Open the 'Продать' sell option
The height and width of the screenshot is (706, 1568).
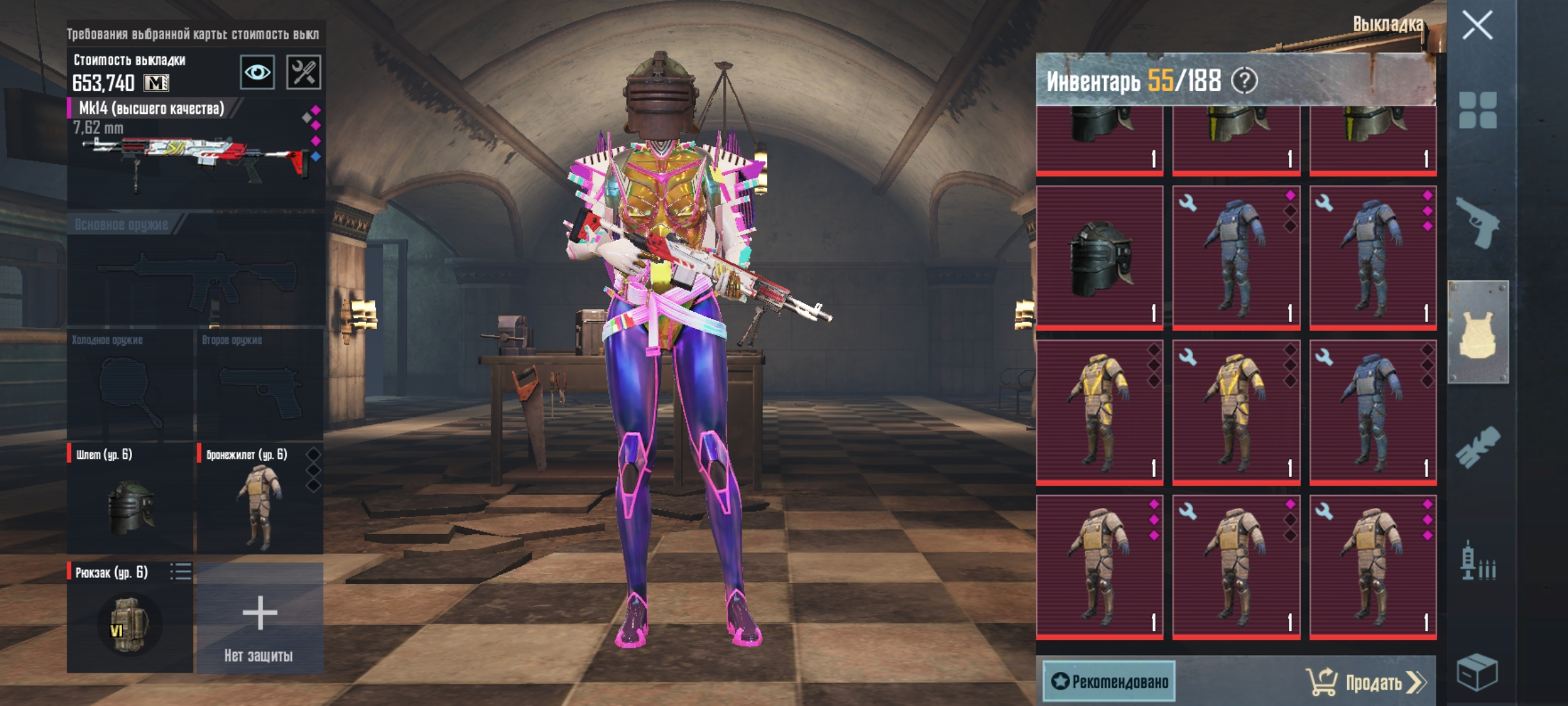point(1367,682)
